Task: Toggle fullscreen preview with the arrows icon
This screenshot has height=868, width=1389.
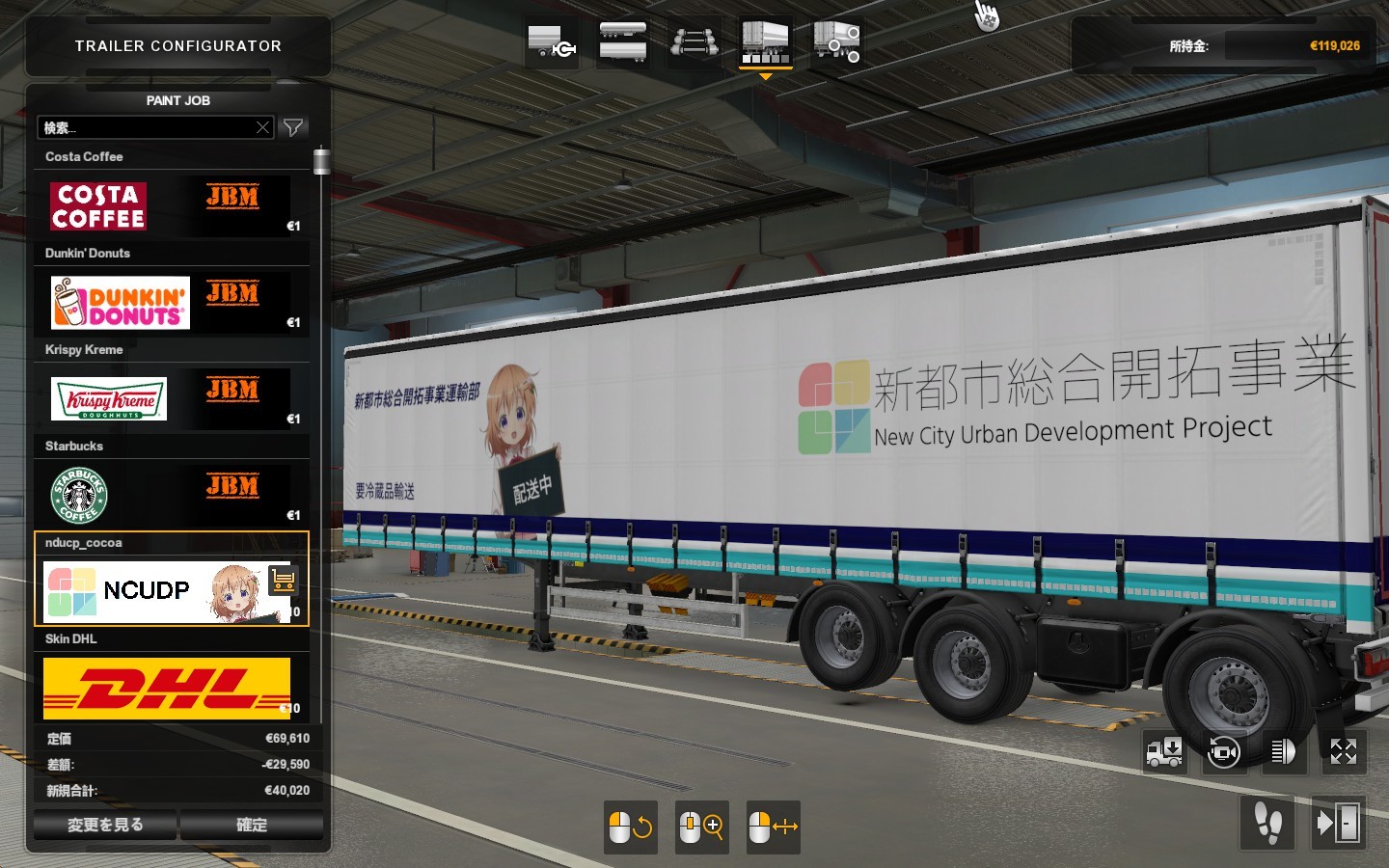Action: [1343, 751]
